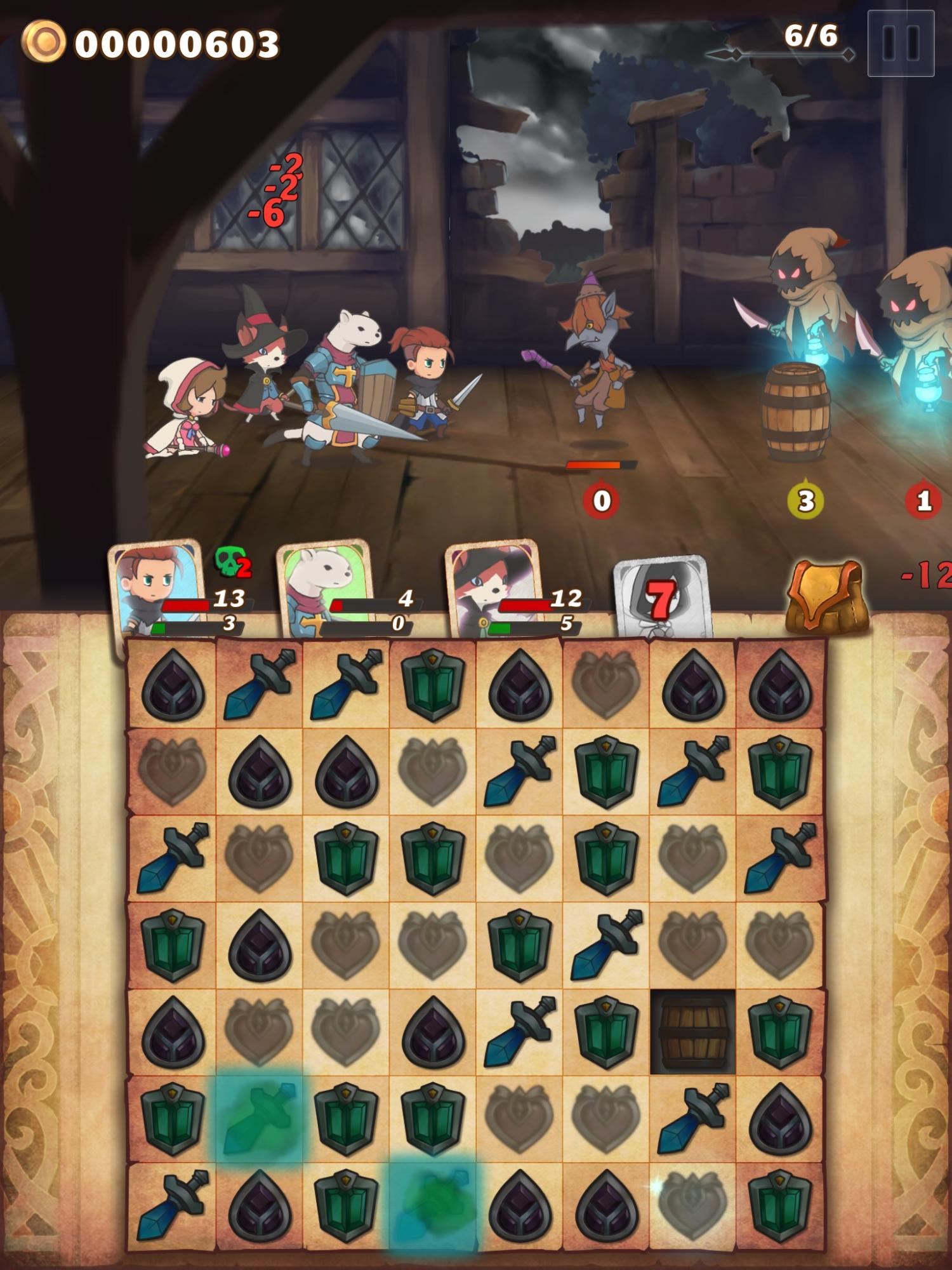Pause the game

[901, 41]
